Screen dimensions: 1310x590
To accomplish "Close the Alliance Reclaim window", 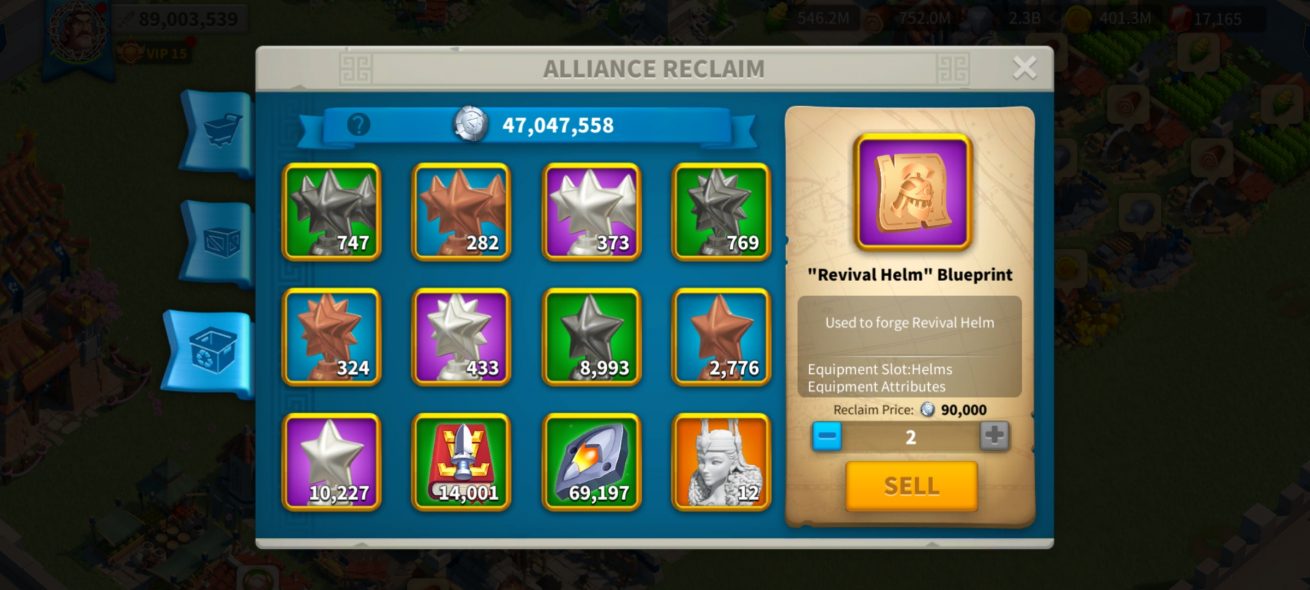I will [1024, 68].
